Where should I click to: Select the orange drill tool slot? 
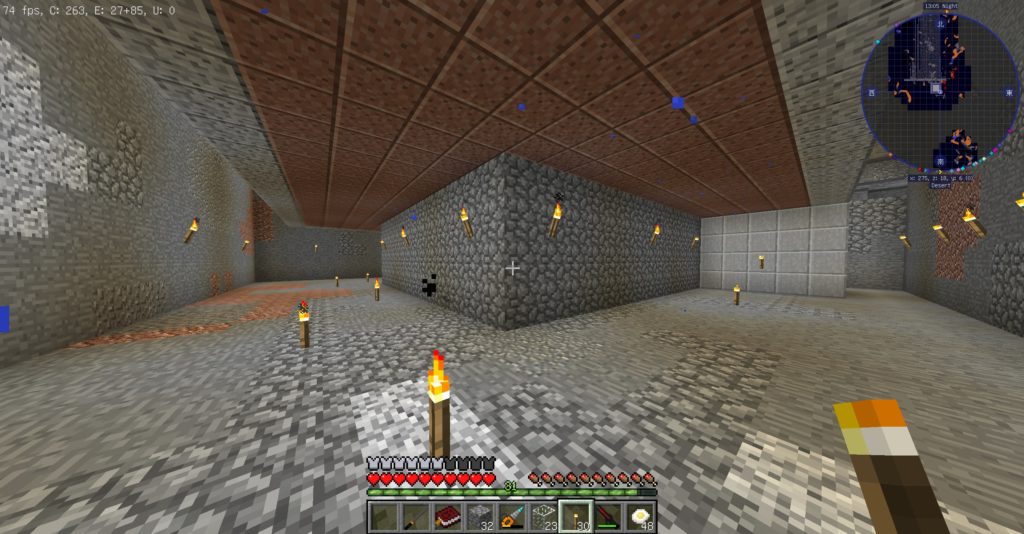512,517
